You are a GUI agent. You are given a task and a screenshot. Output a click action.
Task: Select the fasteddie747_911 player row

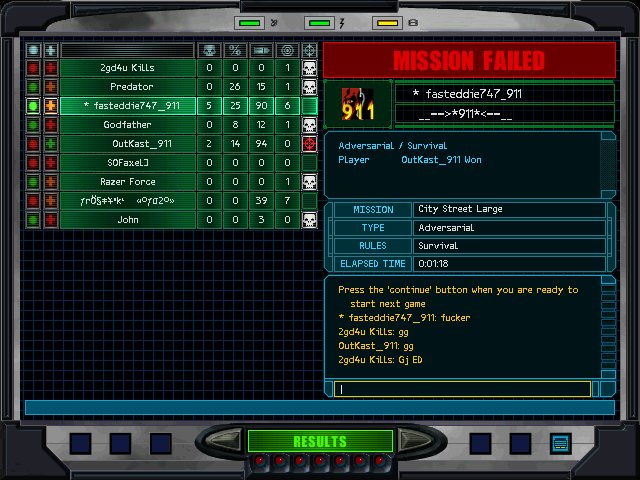[x=127, y=106]
